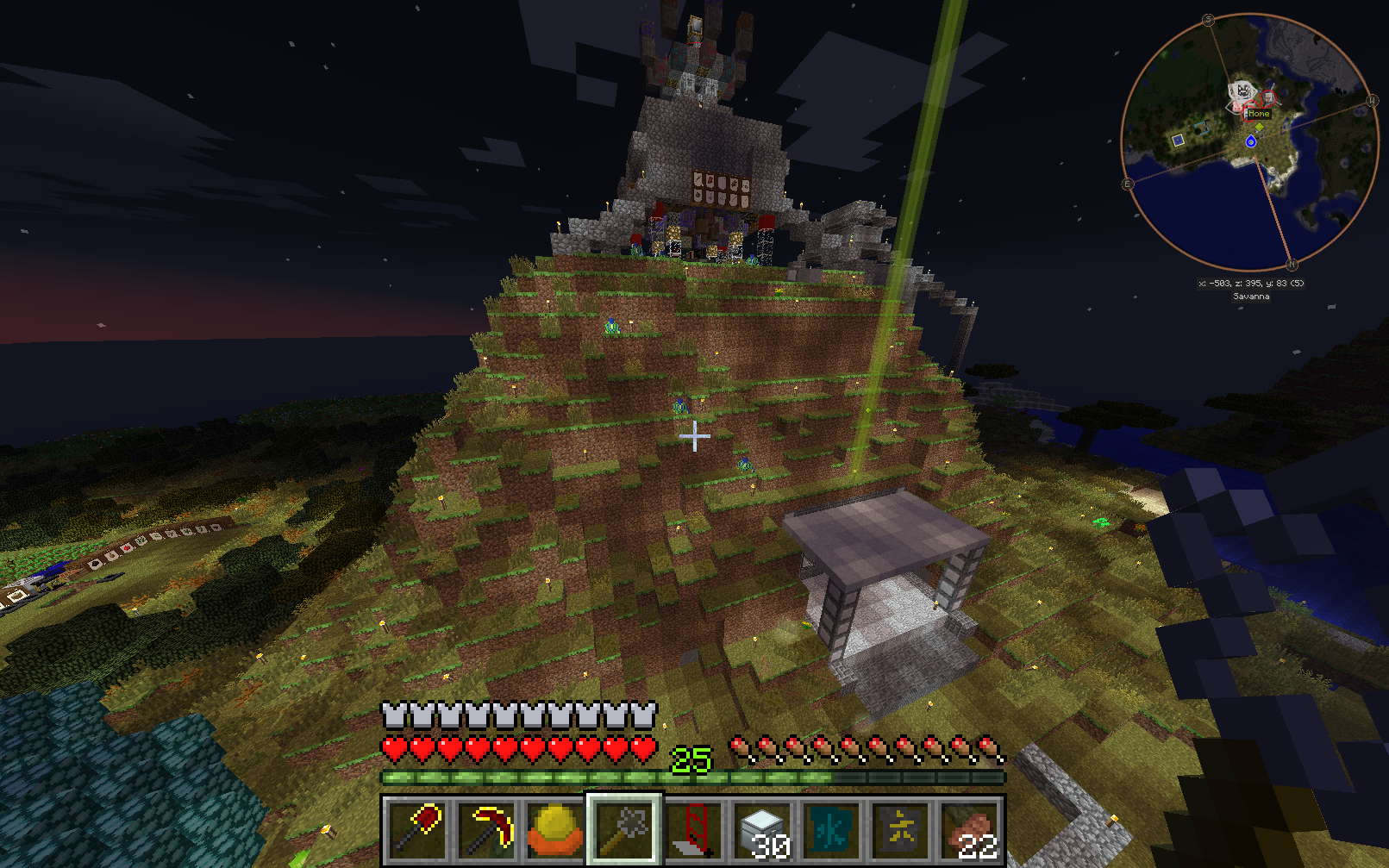Click the E compass marker on minimap
1389x868 pixels.
click(x=1127, y=184)
